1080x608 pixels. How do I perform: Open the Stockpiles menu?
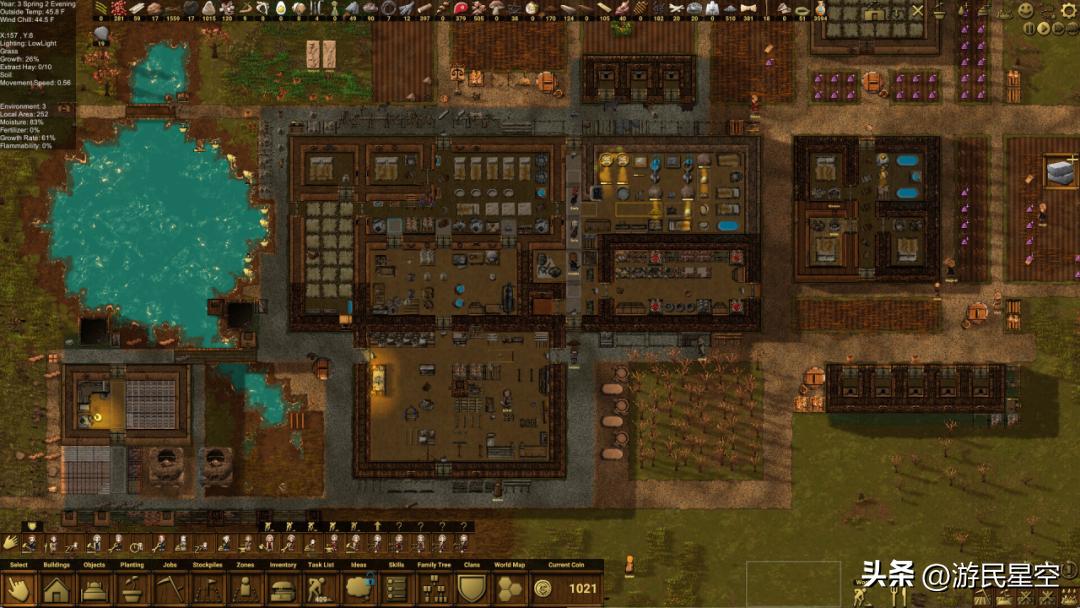pyautogui.click(x=207, y=588)
